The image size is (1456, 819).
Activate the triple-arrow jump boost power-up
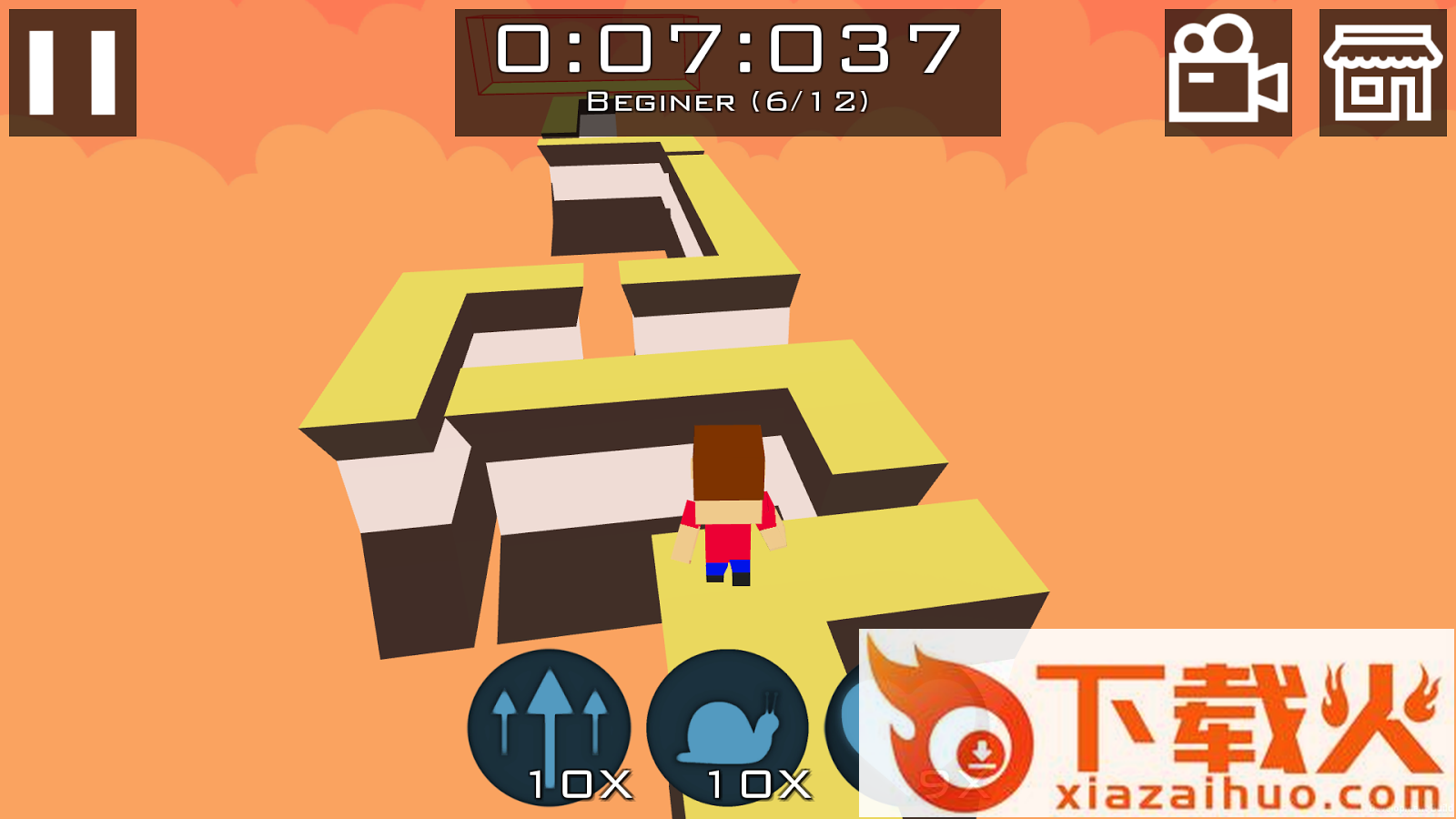[x=549, y=728]
